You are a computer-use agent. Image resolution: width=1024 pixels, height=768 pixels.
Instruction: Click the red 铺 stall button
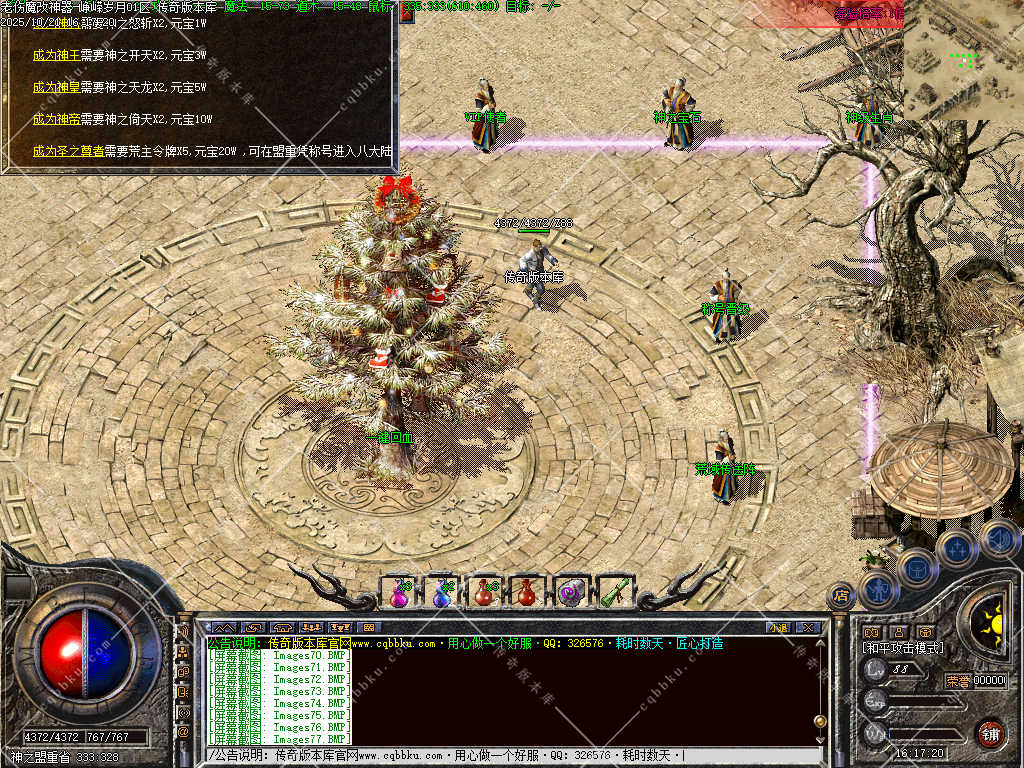[x=991, y=733]
